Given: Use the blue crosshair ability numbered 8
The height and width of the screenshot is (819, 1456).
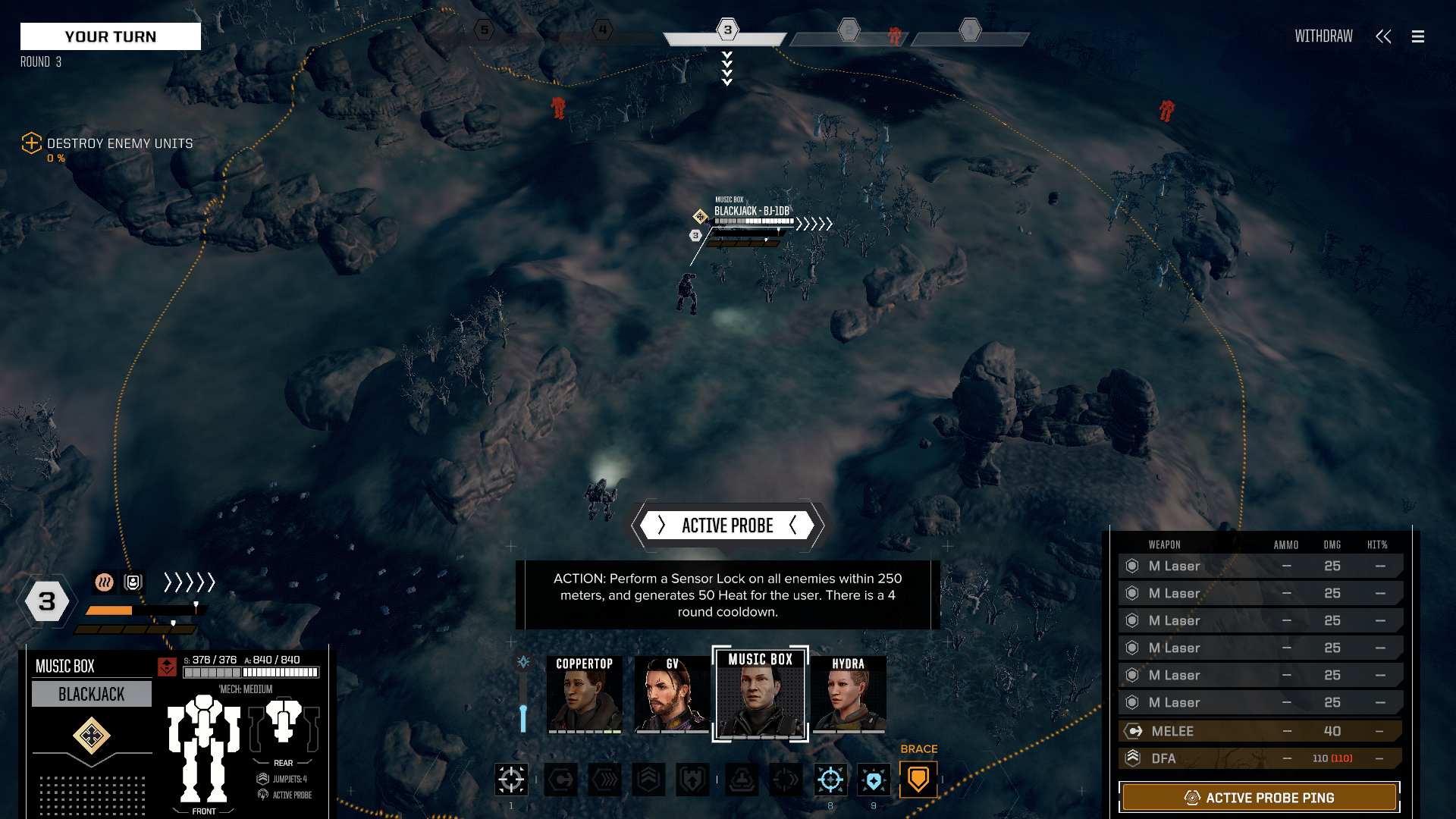Looking at the screenshot, I should tap(830, 779).
